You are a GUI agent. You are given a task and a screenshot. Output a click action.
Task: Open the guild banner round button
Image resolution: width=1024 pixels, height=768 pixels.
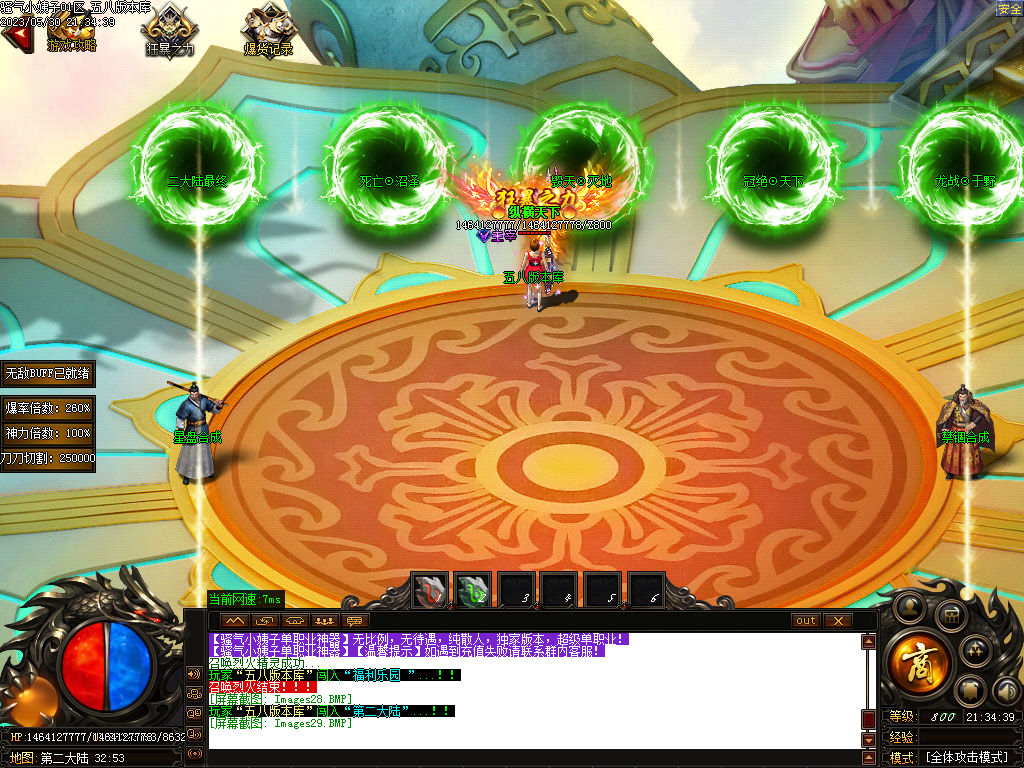(969, 691)
